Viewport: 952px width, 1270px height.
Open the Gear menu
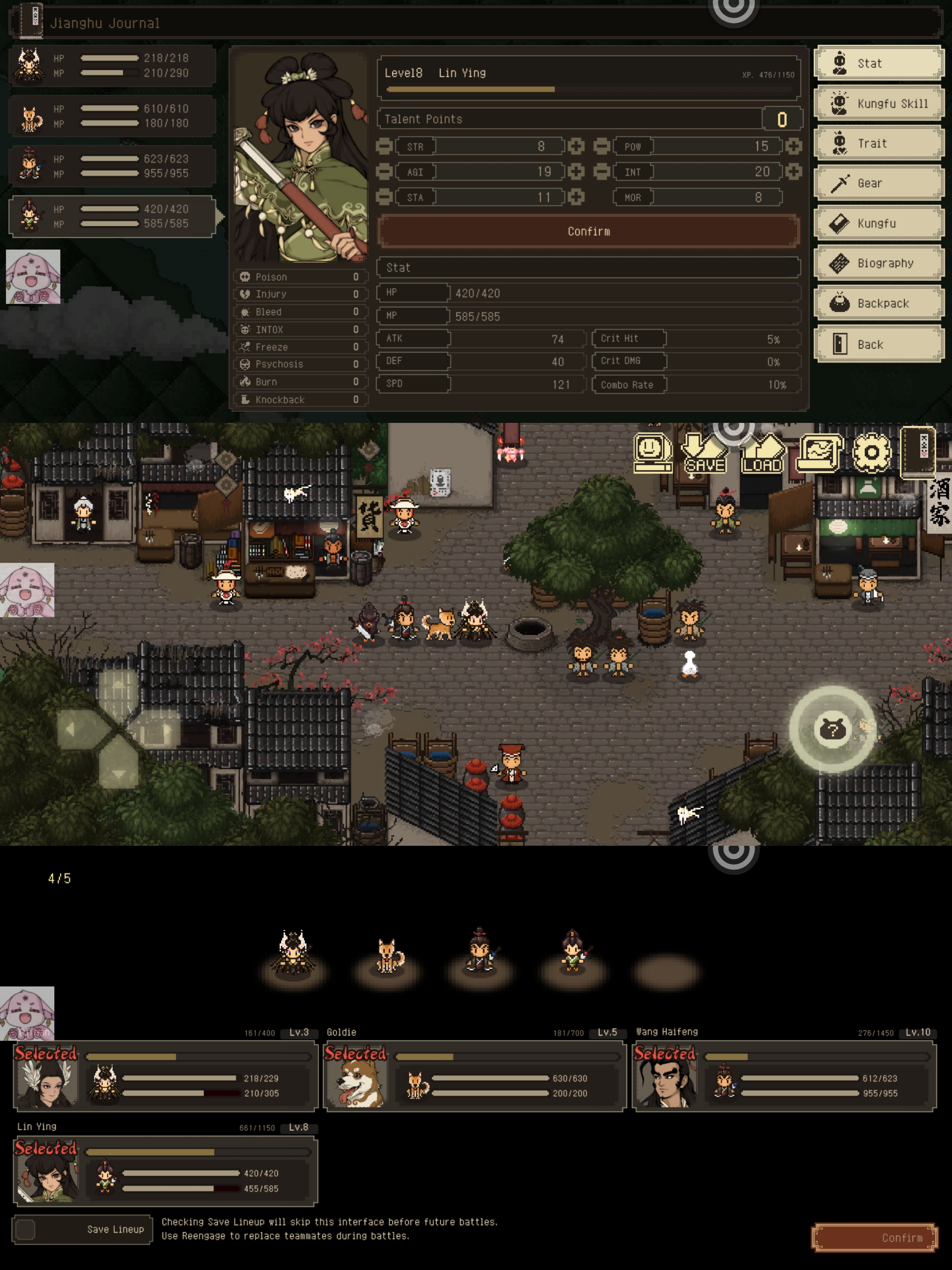(x=878, y=183)
